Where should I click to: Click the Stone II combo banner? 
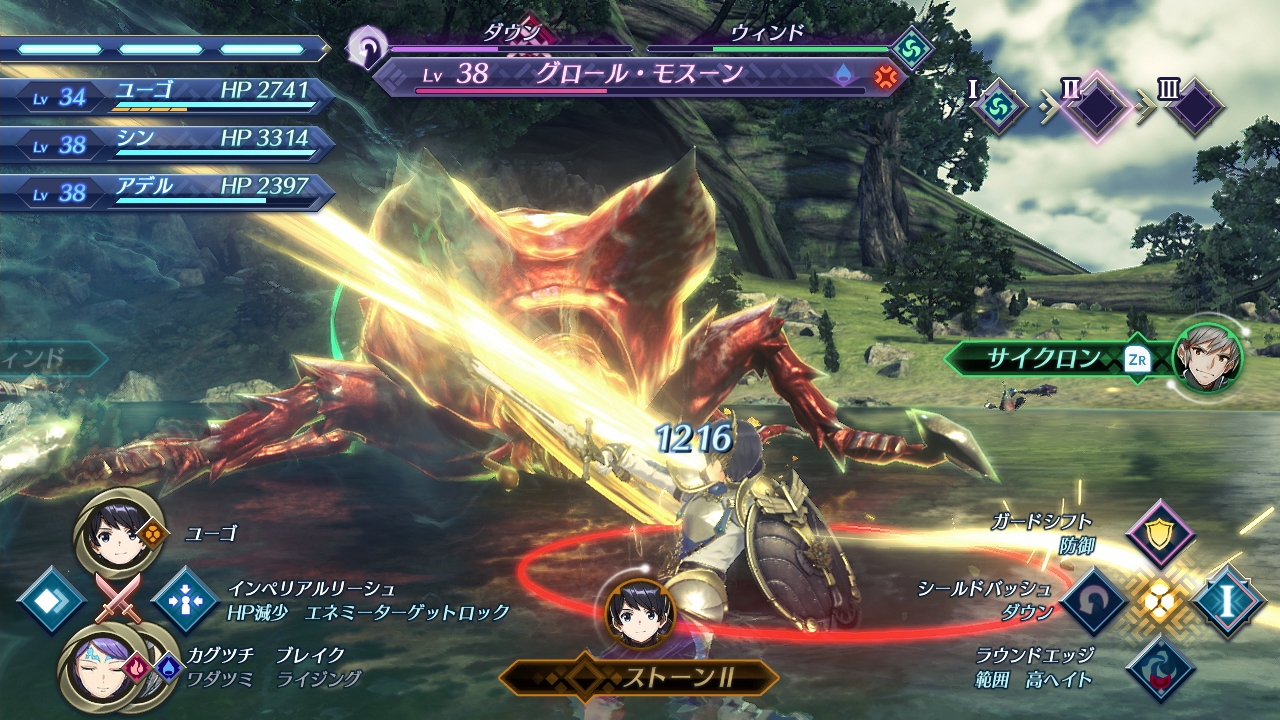point(640,678)
